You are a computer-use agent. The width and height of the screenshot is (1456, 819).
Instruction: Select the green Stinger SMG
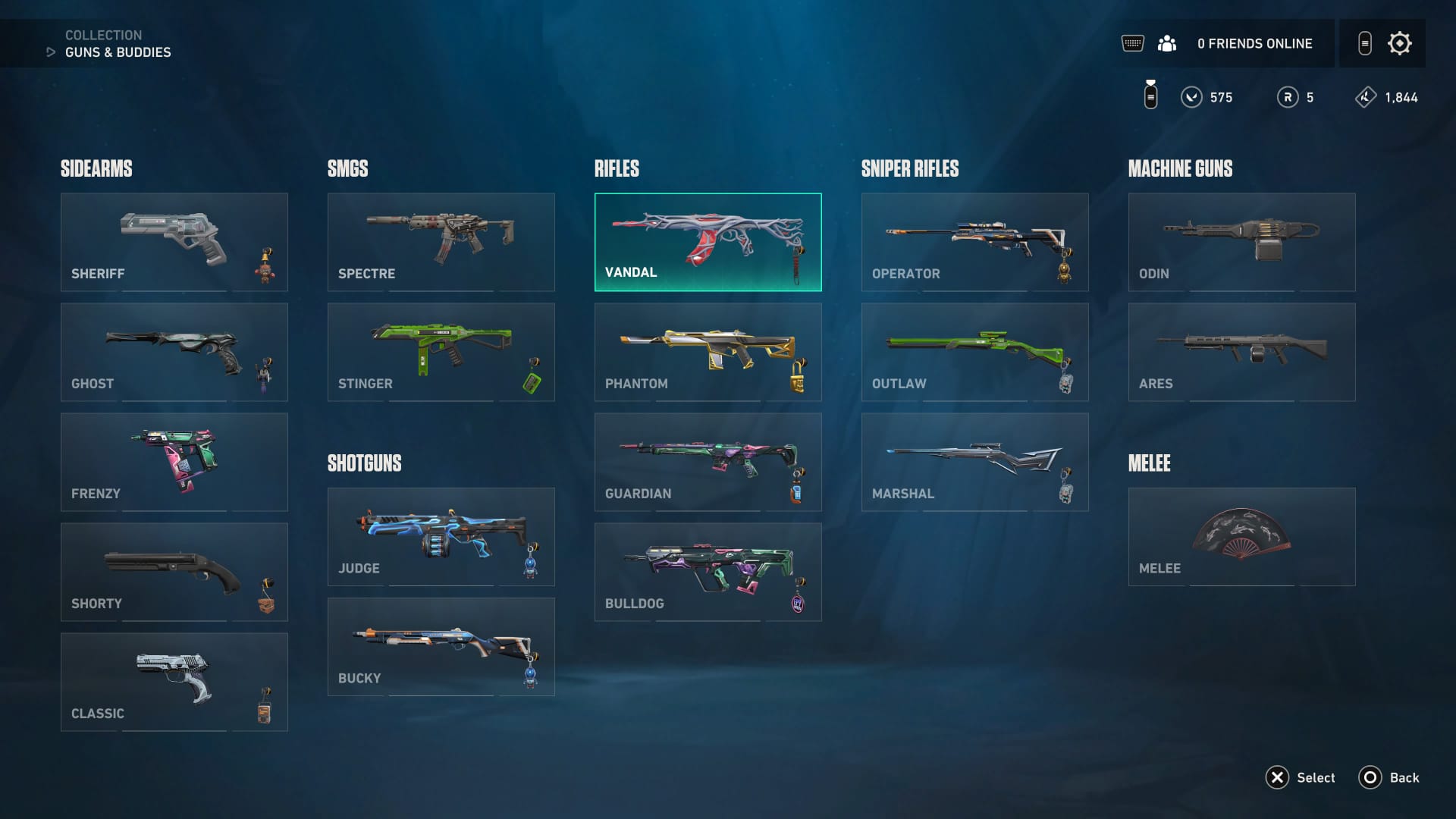pos(441,351)
